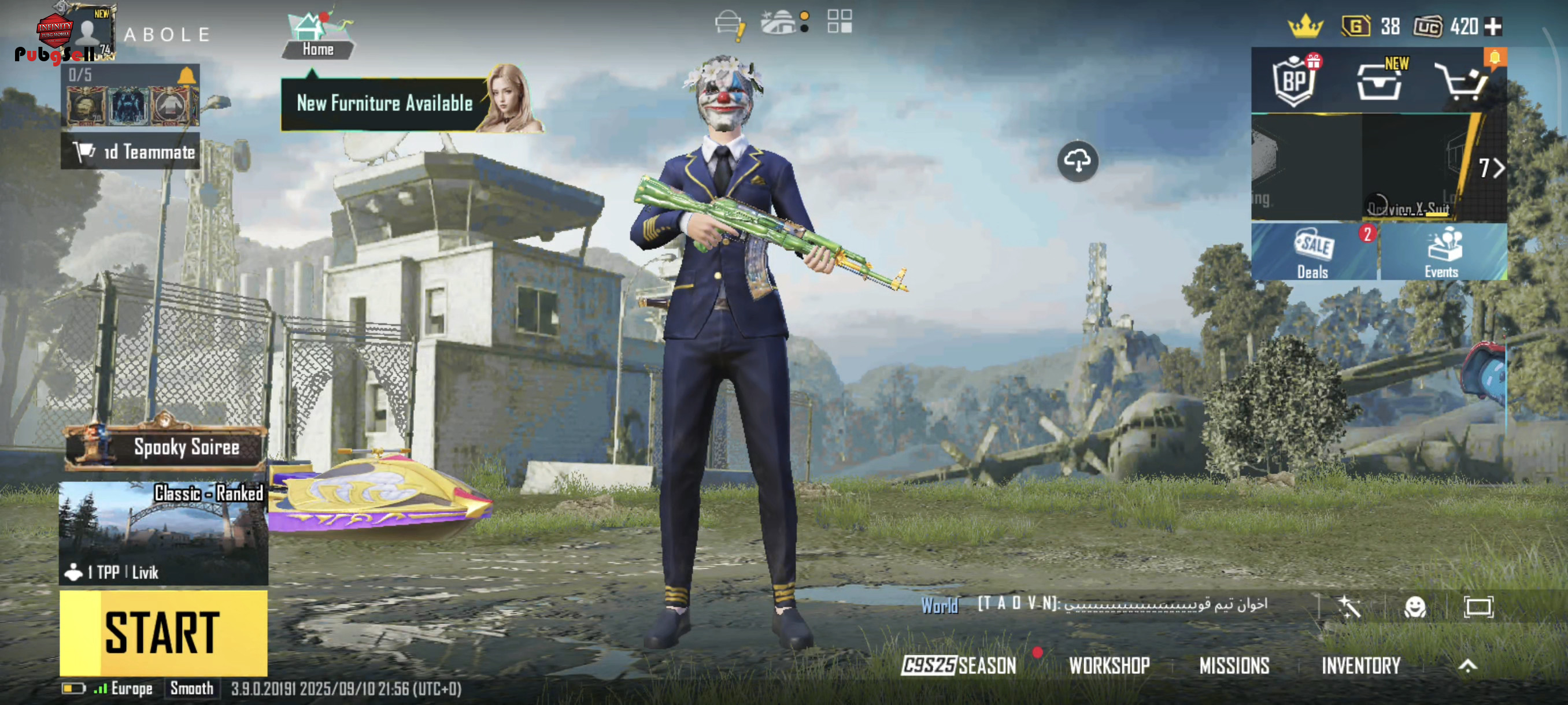This screenshot has width=1568, height=705.
Task: Open the Spooky Soiree event banner
Action: (165, 448)
